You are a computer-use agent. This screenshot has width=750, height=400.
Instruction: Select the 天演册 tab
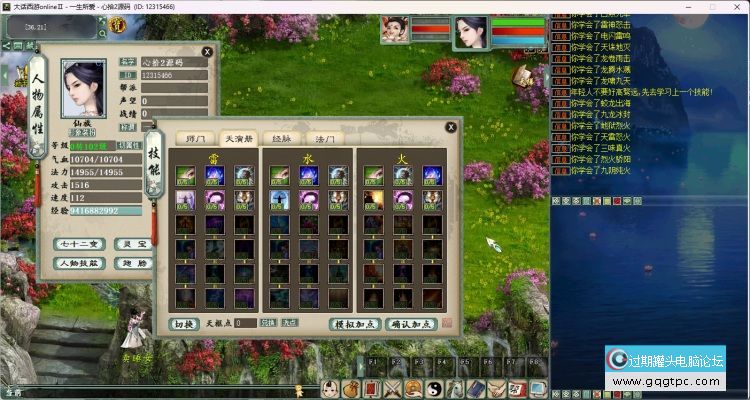coord(239,139)
